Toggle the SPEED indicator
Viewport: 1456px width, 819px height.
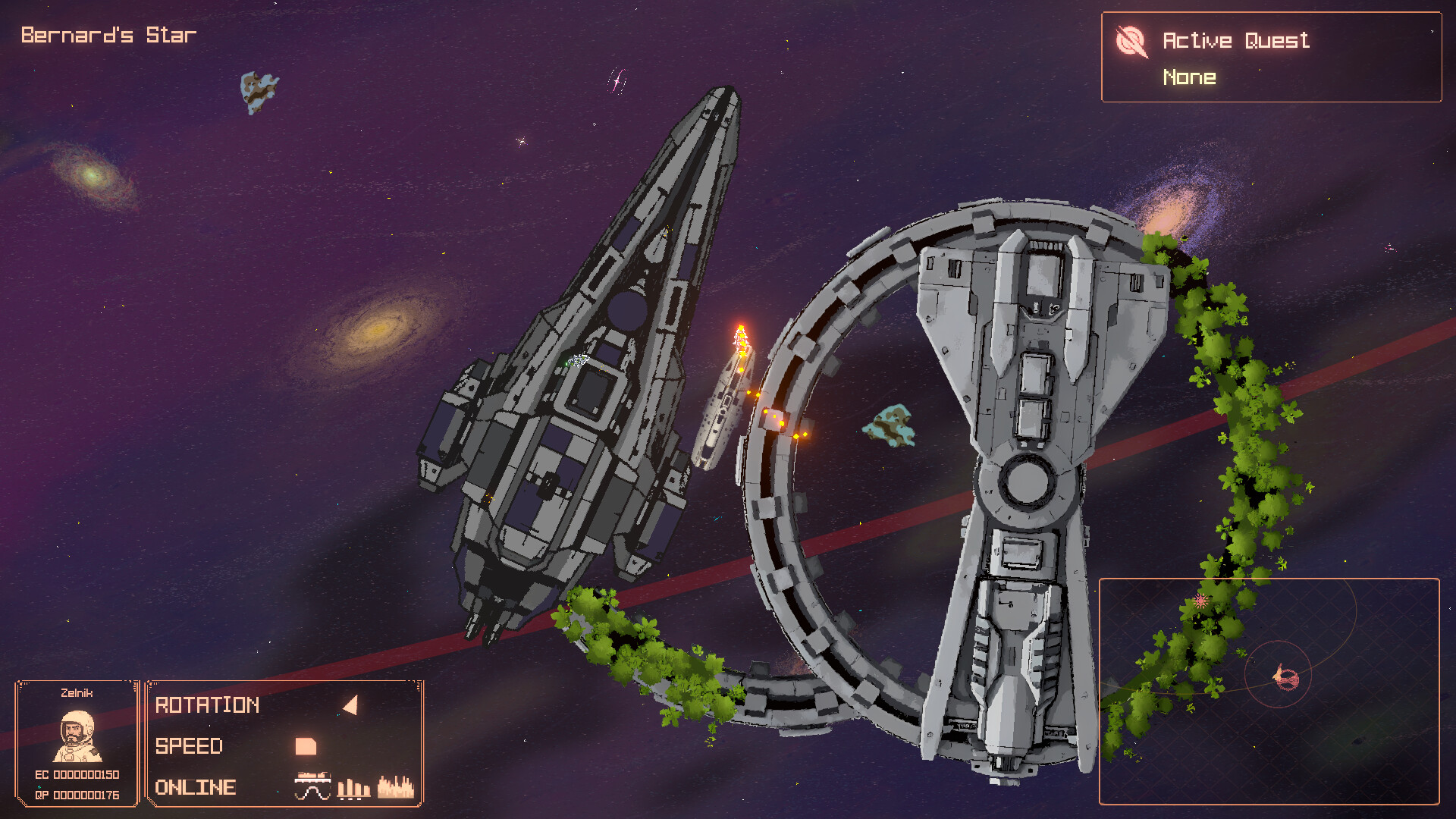point(189,746)
